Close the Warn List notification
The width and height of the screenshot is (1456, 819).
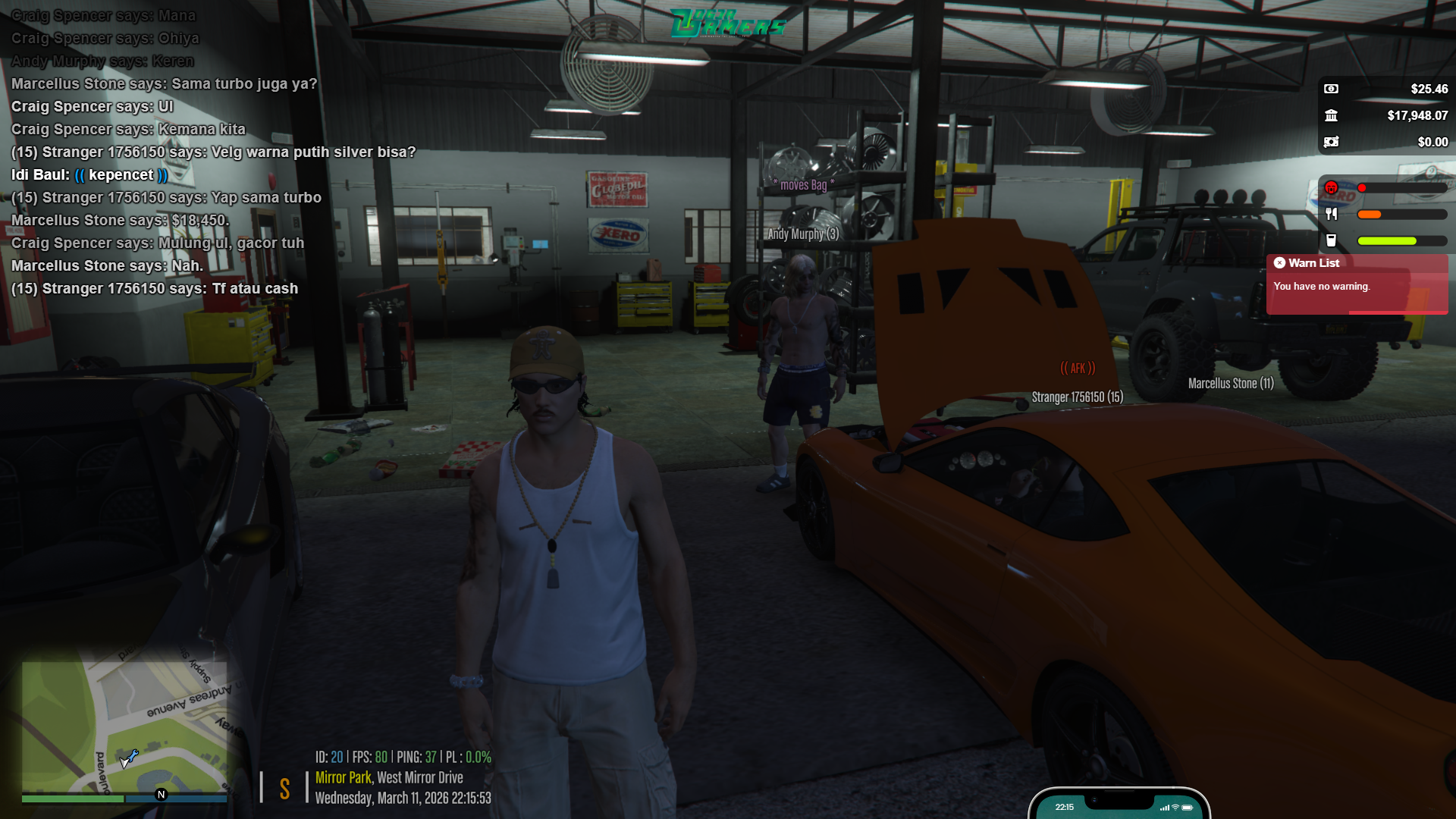point(1280,263)
